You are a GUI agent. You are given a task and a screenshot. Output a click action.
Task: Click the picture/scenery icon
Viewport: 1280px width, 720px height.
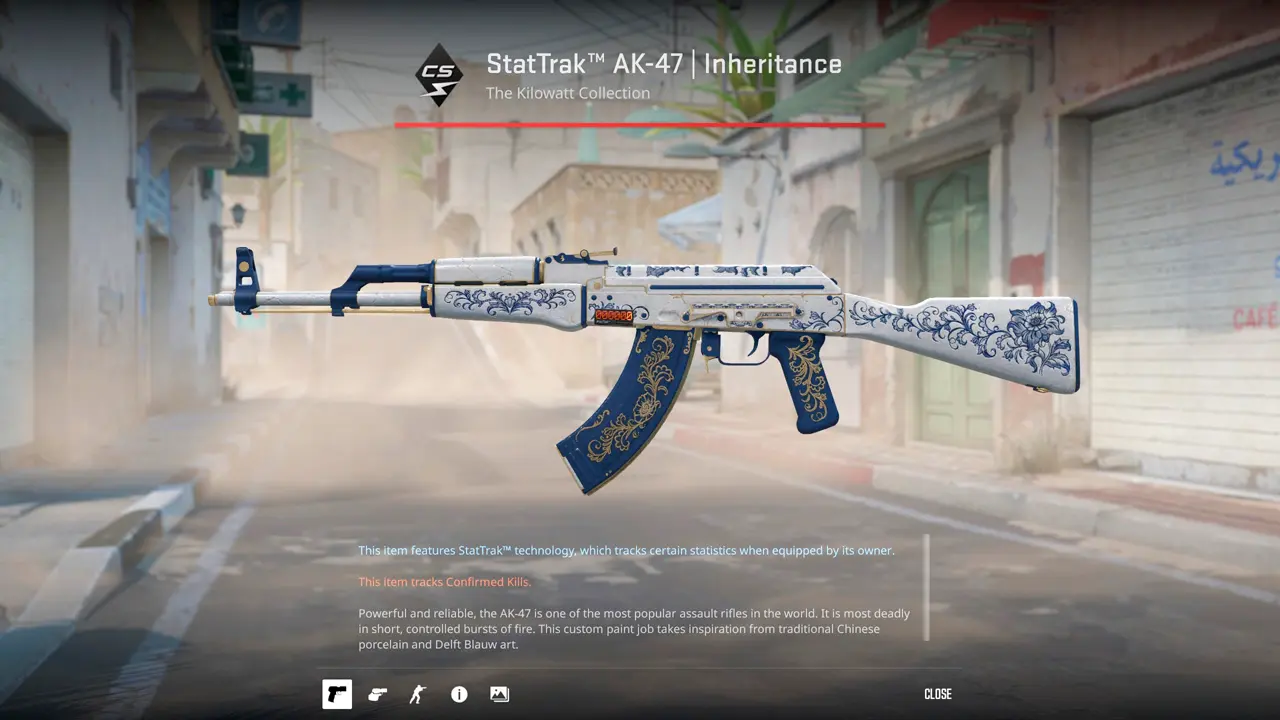(500, 694)
